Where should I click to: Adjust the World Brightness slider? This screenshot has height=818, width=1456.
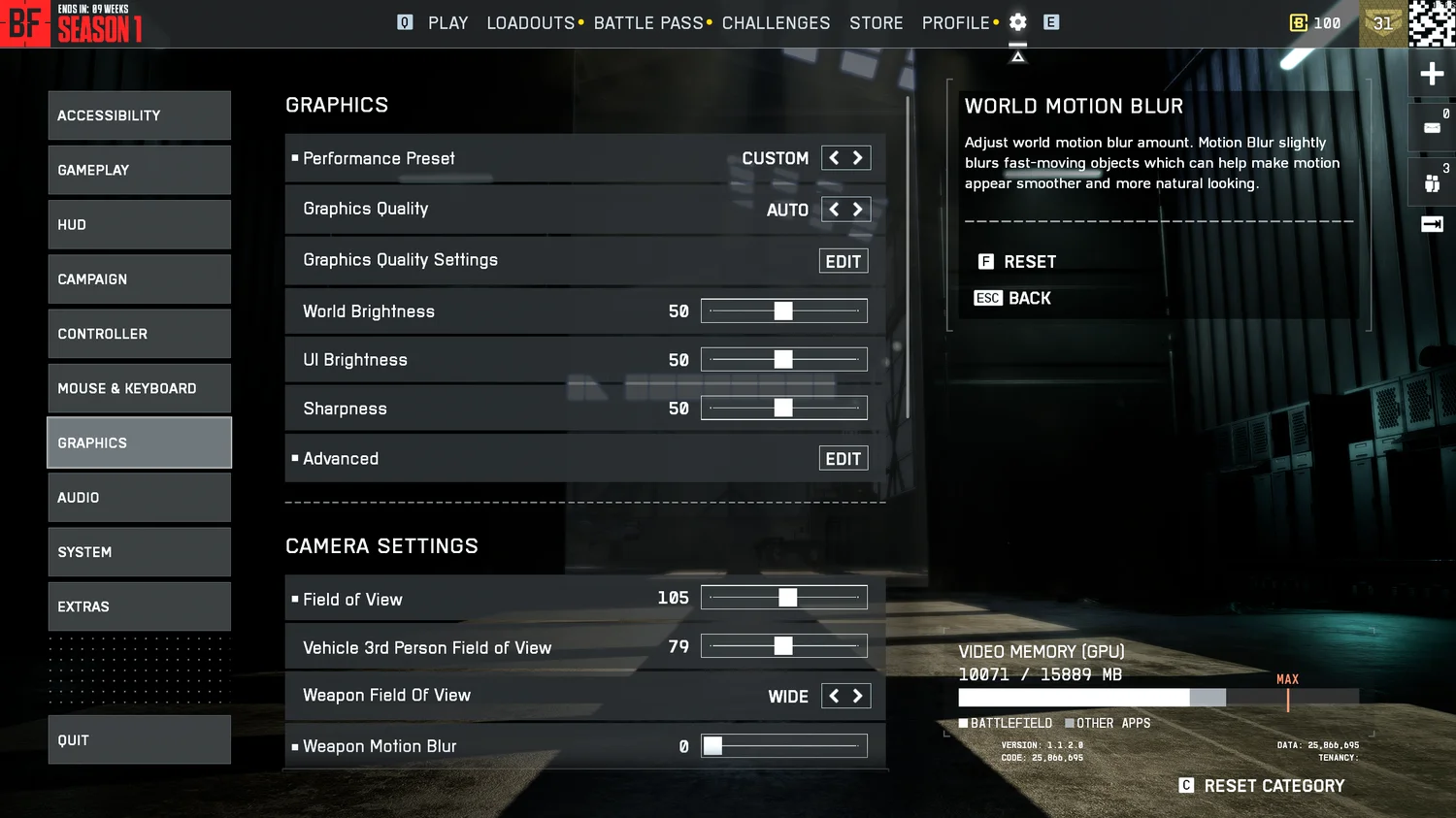pos(783,311)
